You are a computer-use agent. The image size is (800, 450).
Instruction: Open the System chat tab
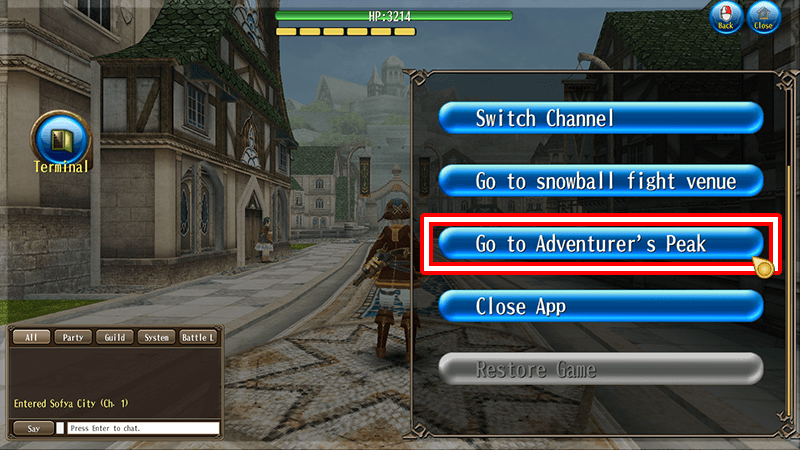[x=155, y=337]
